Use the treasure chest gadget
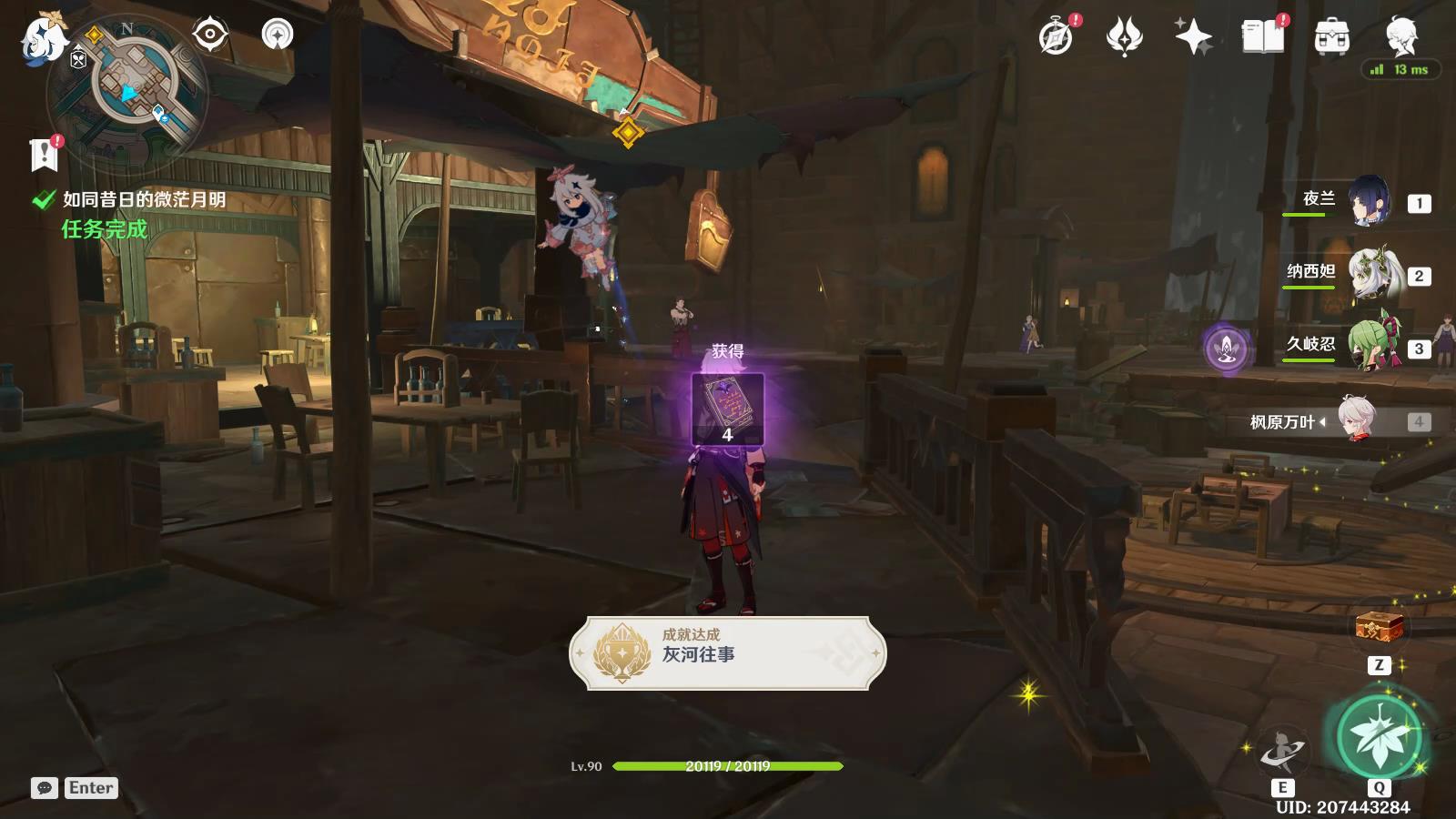Image resolution: width=1456 pixels, height=819 pixels. tap(1379, 627)
